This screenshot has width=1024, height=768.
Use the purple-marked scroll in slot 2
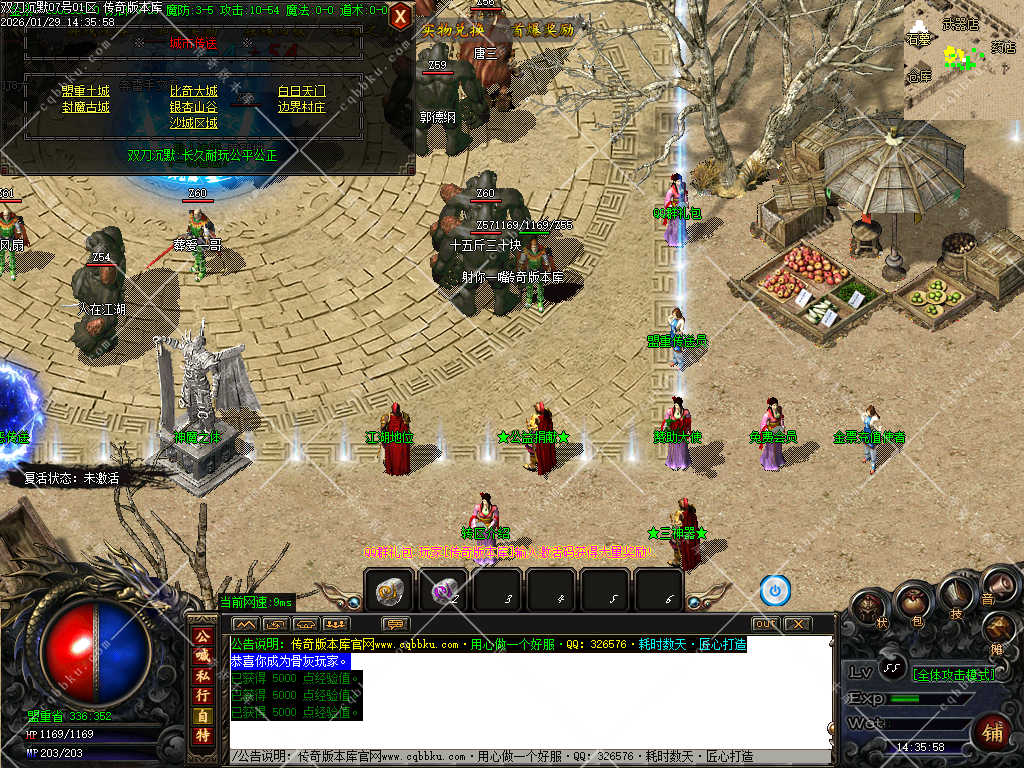click(x=443, y=591)
